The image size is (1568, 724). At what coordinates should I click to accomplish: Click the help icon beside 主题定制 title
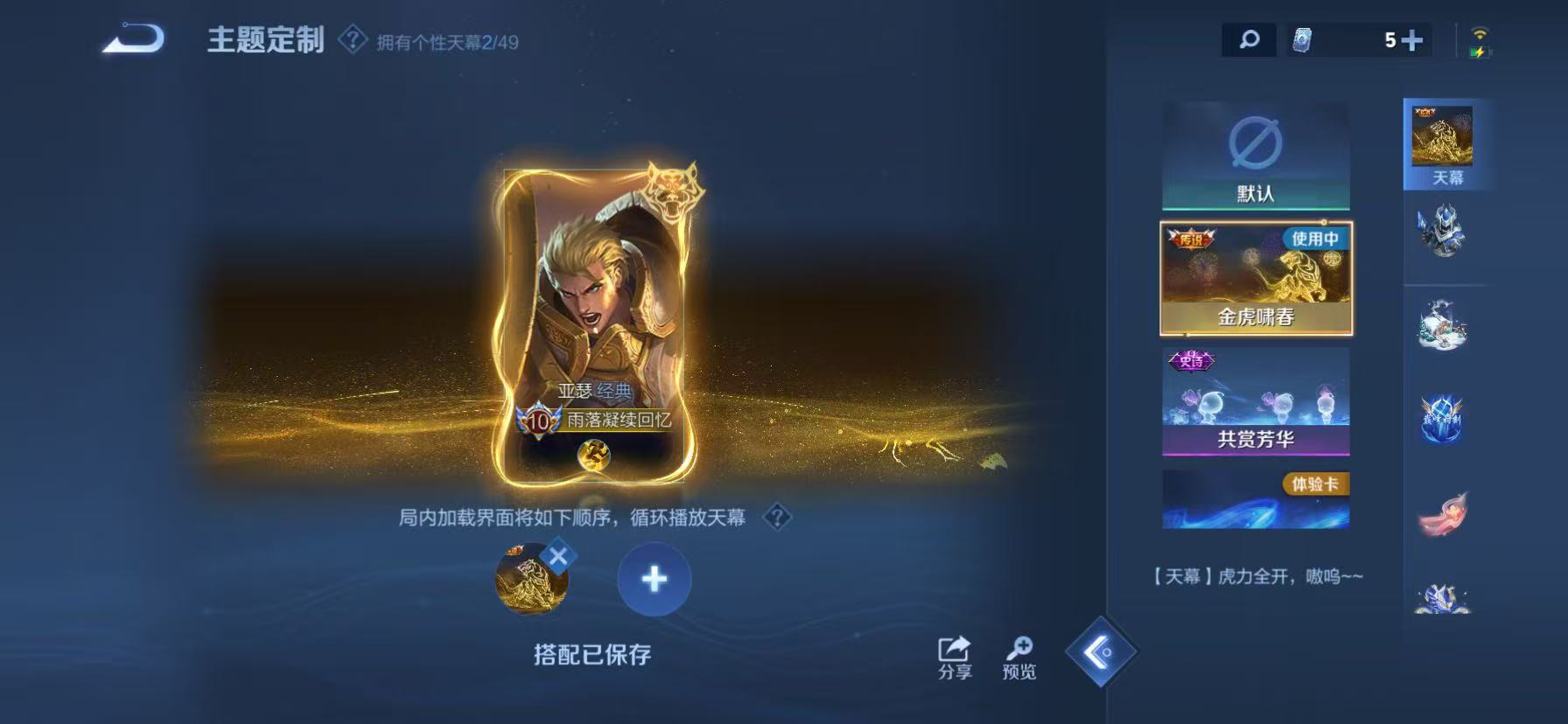point(353,38)
